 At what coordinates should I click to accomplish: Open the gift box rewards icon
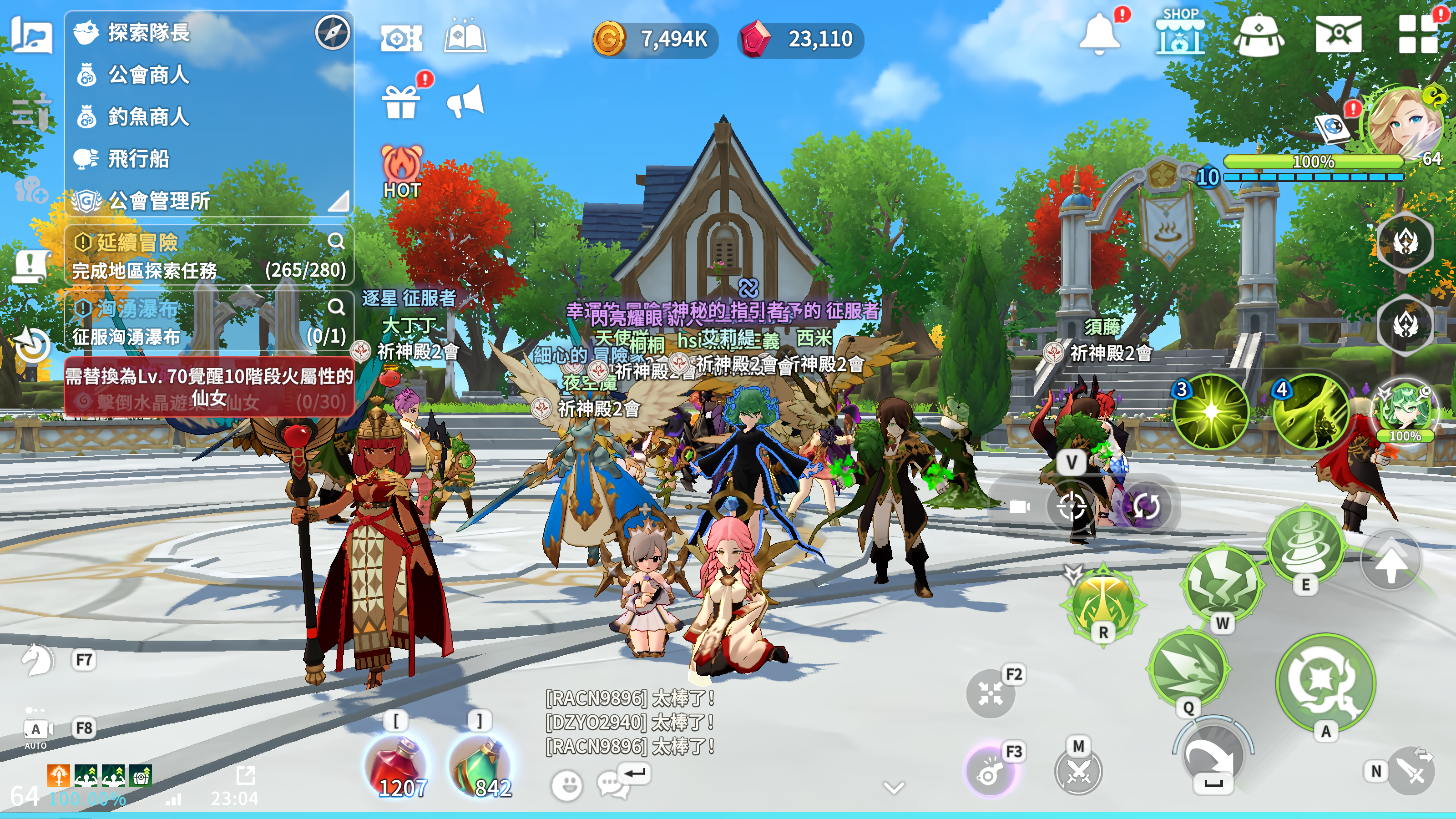401,102
